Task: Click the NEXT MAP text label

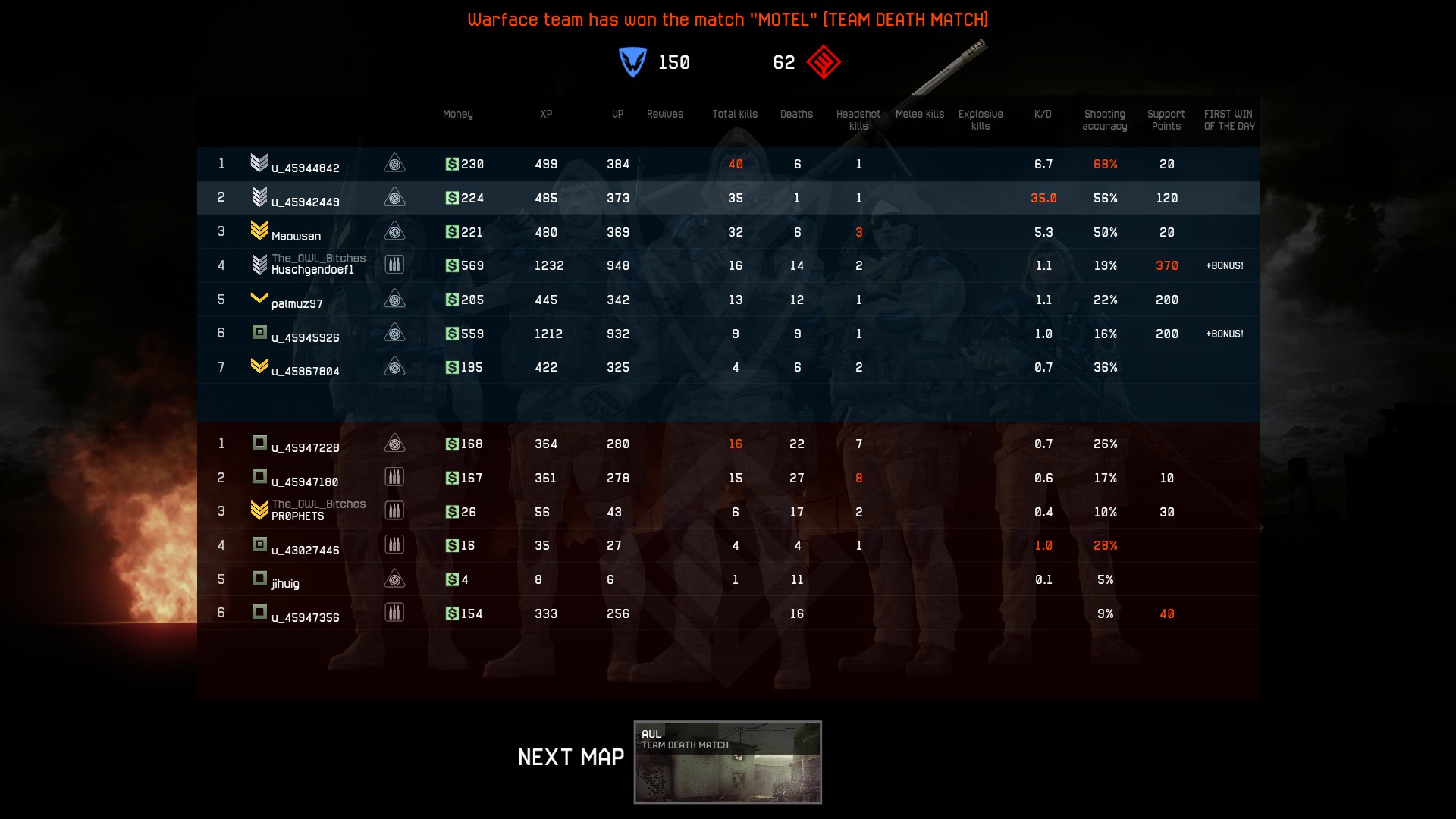Action: [x=570, y=756]
